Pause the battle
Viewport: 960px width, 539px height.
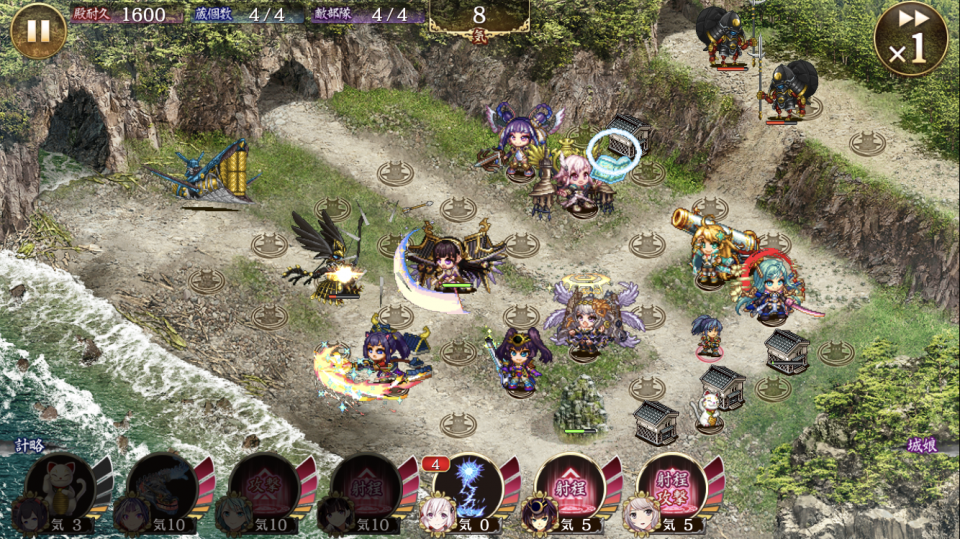[x=38, y=31]
